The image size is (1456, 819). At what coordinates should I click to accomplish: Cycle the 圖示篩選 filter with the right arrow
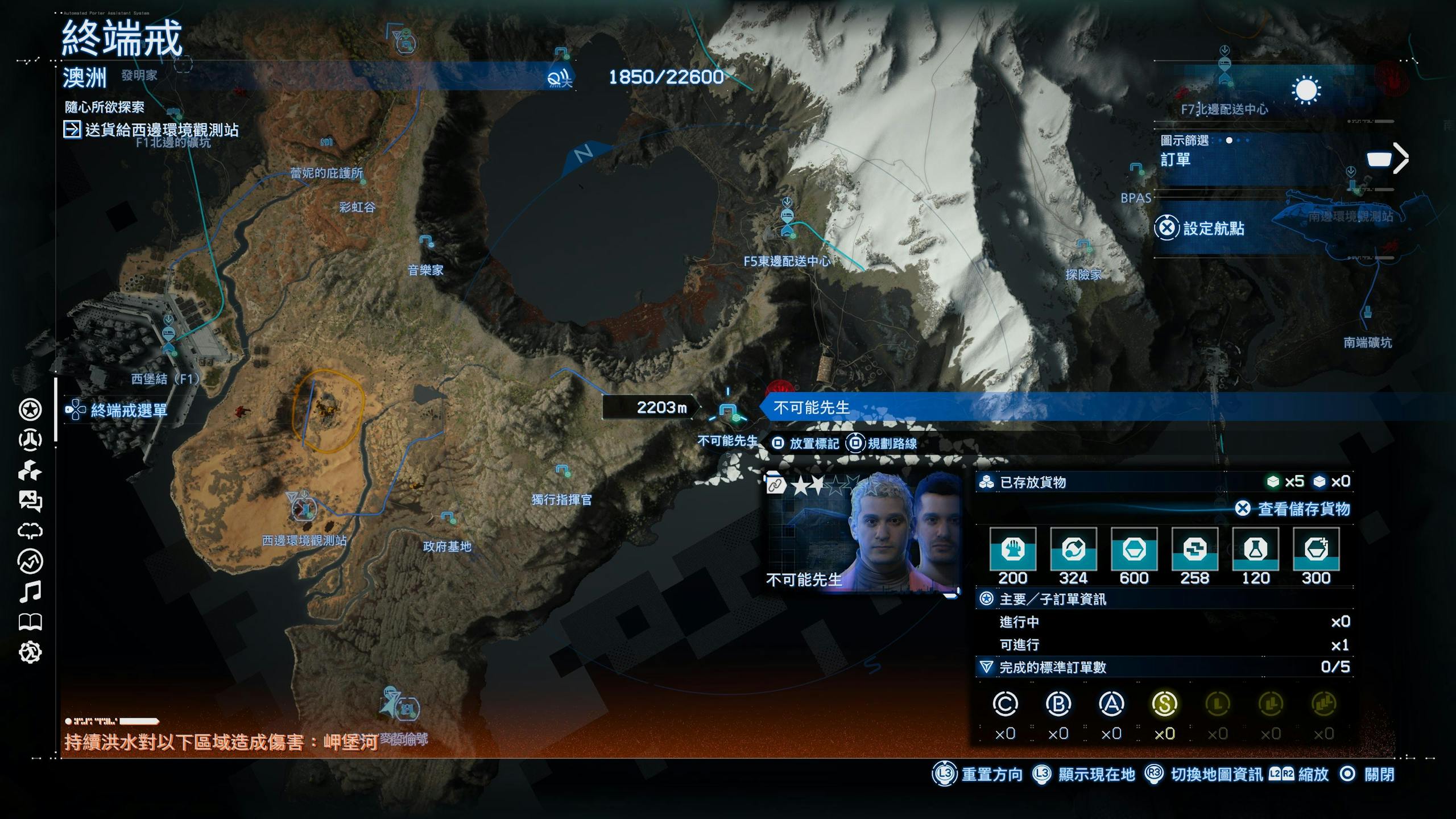point(1401,158)
